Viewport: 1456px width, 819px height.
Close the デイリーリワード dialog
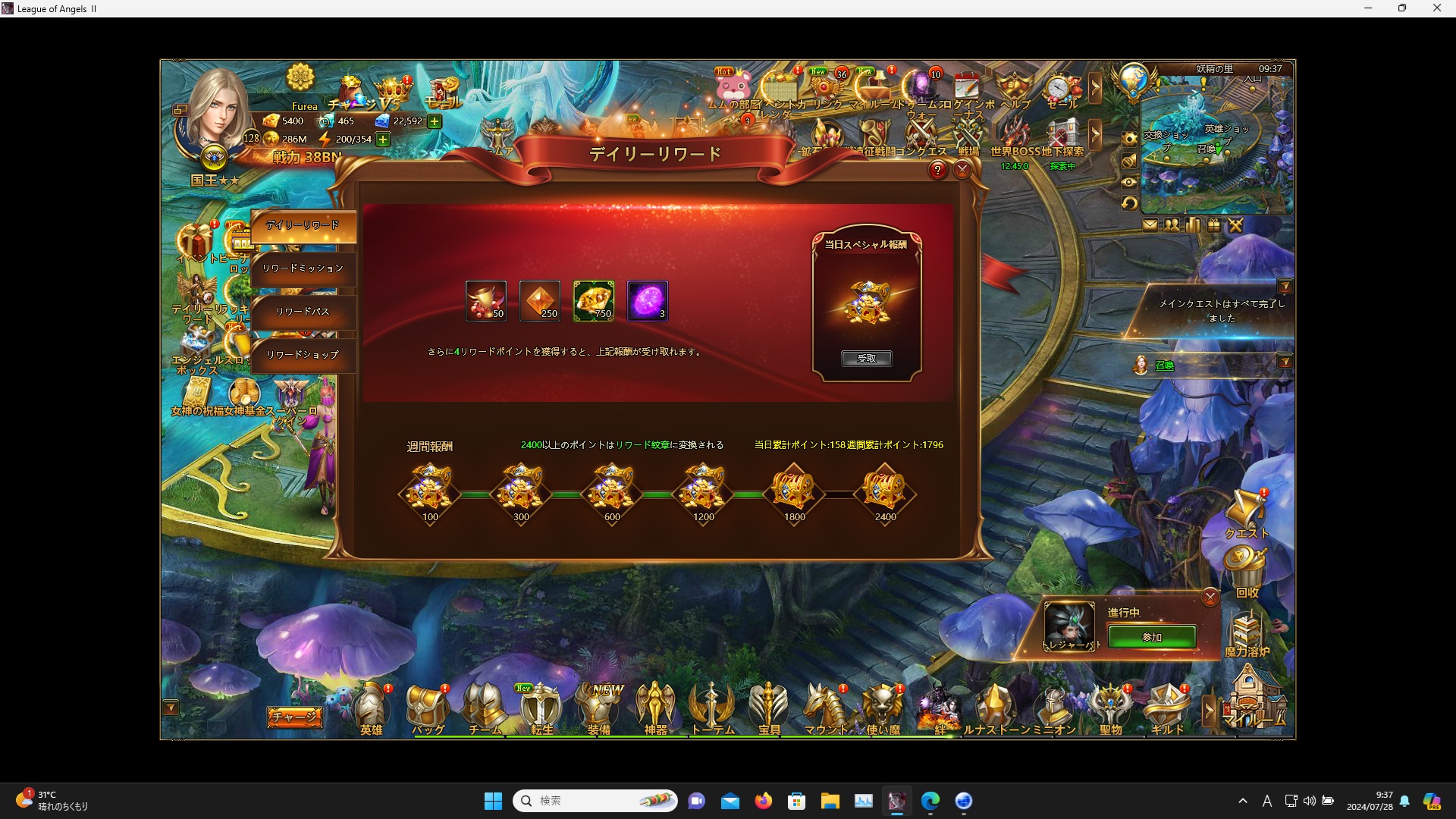(x=962, y=170)
